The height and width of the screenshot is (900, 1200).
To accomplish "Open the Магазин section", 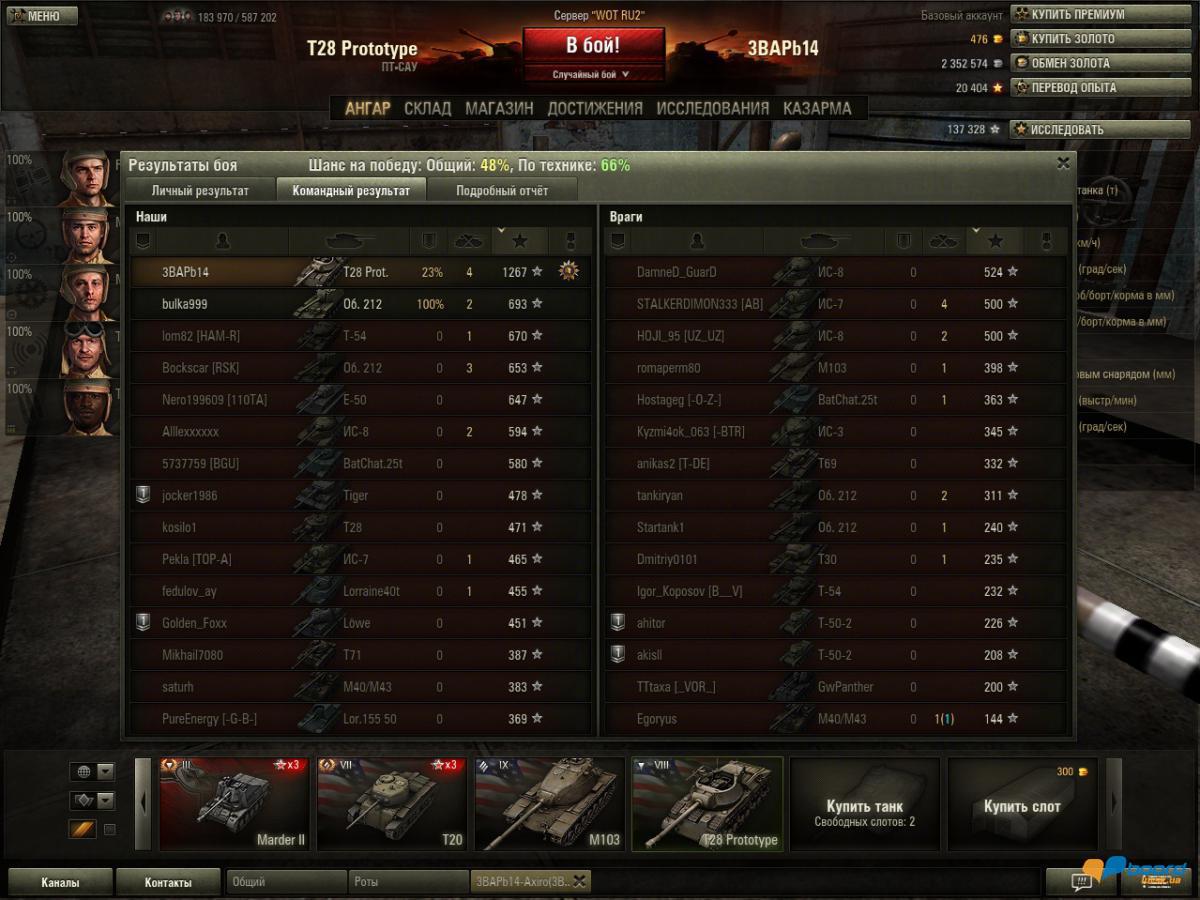I will (499, 108).
